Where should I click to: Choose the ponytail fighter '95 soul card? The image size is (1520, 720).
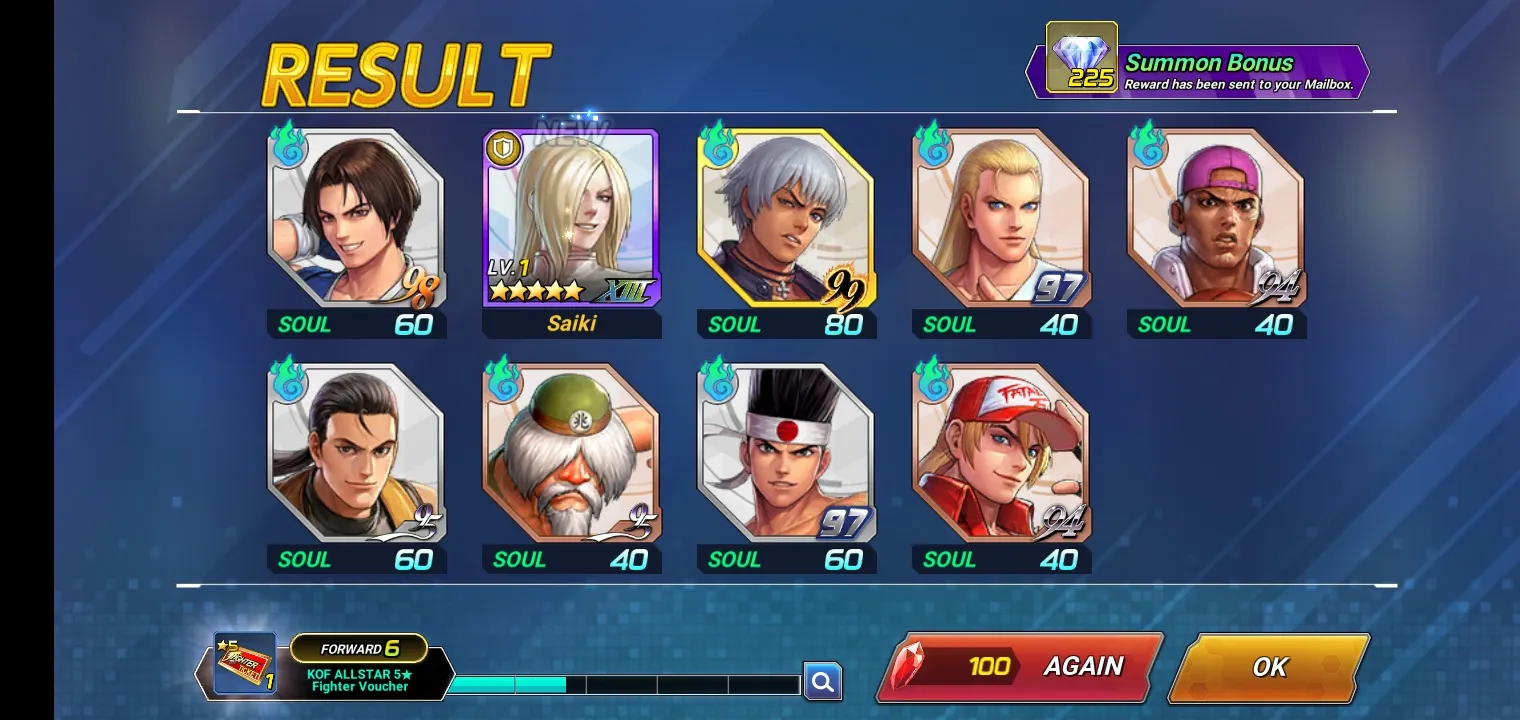(x=356, y=453)
